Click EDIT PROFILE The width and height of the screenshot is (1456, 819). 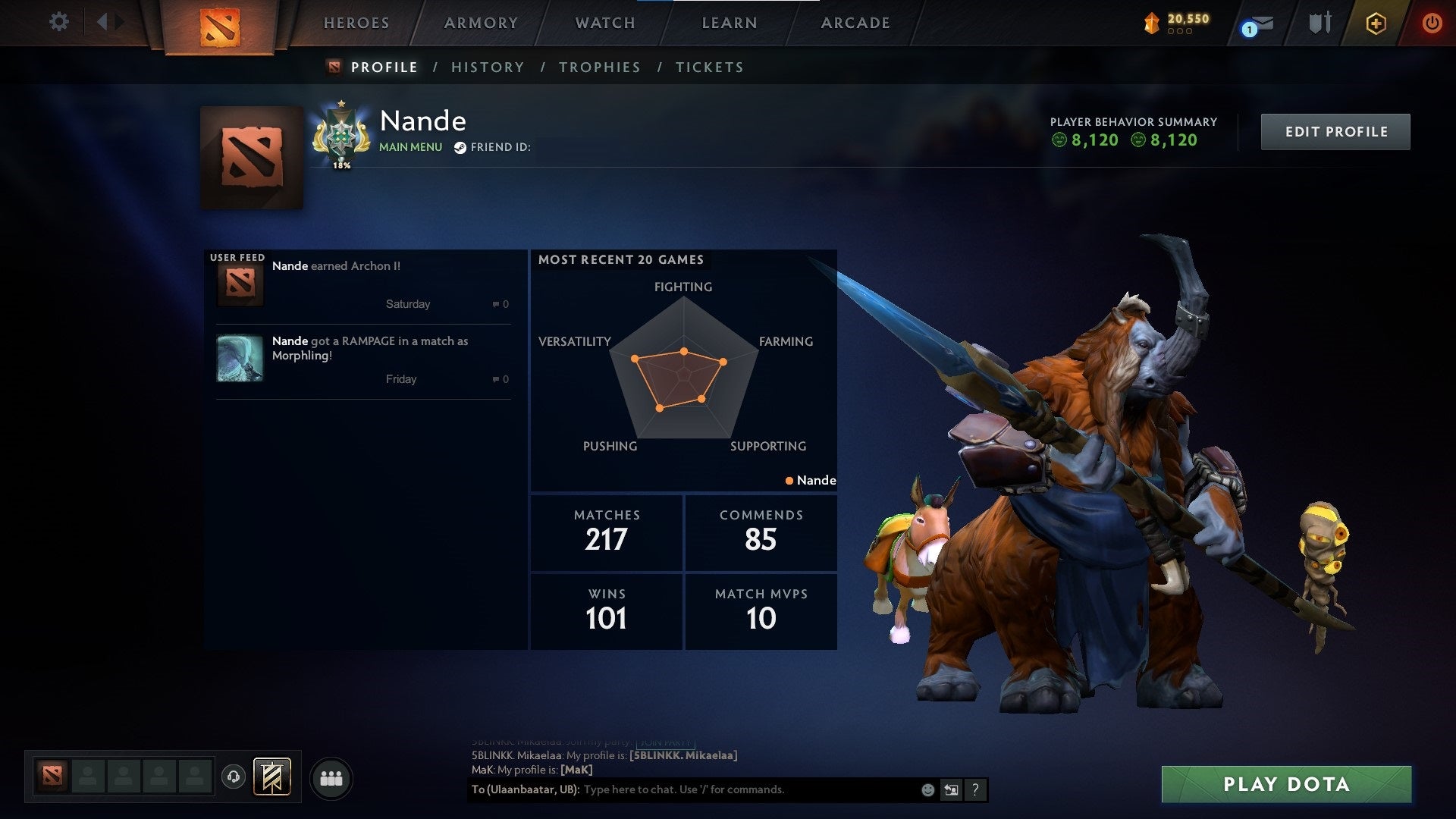1335,130
